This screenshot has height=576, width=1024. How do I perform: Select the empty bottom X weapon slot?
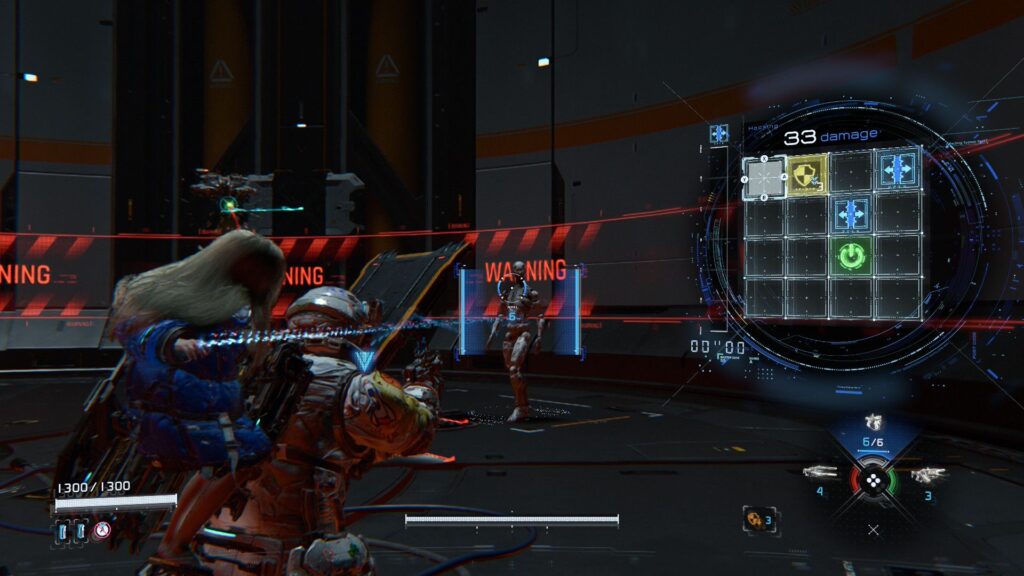pos(874,529)
